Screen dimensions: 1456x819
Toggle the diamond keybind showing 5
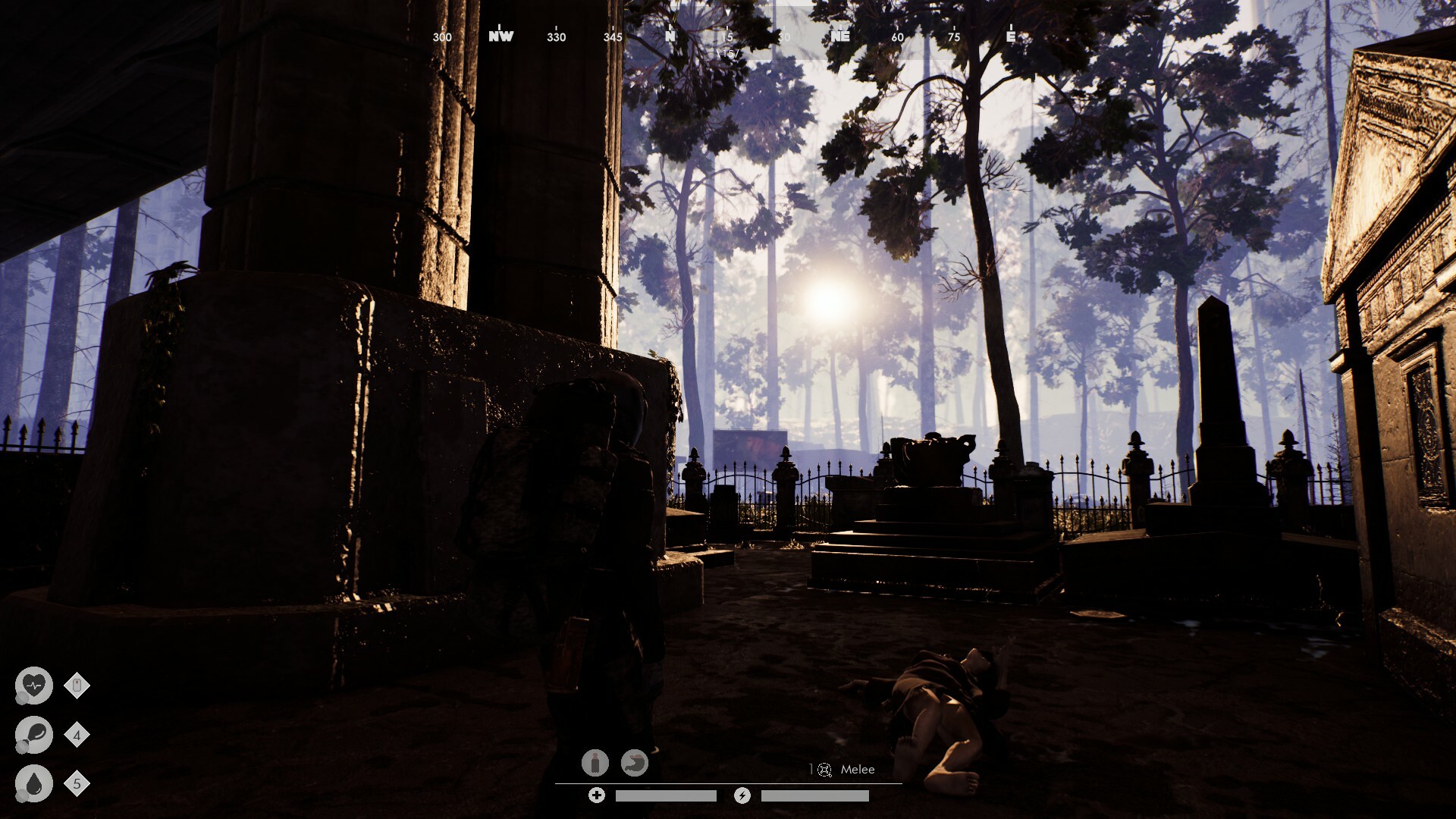[76, 783]
